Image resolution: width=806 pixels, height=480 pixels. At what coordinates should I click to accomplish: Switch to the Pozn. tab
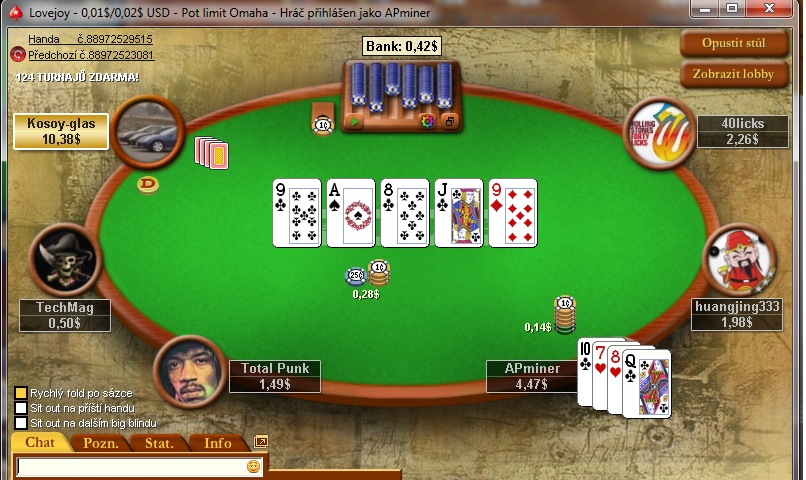(x=101, y=443)
